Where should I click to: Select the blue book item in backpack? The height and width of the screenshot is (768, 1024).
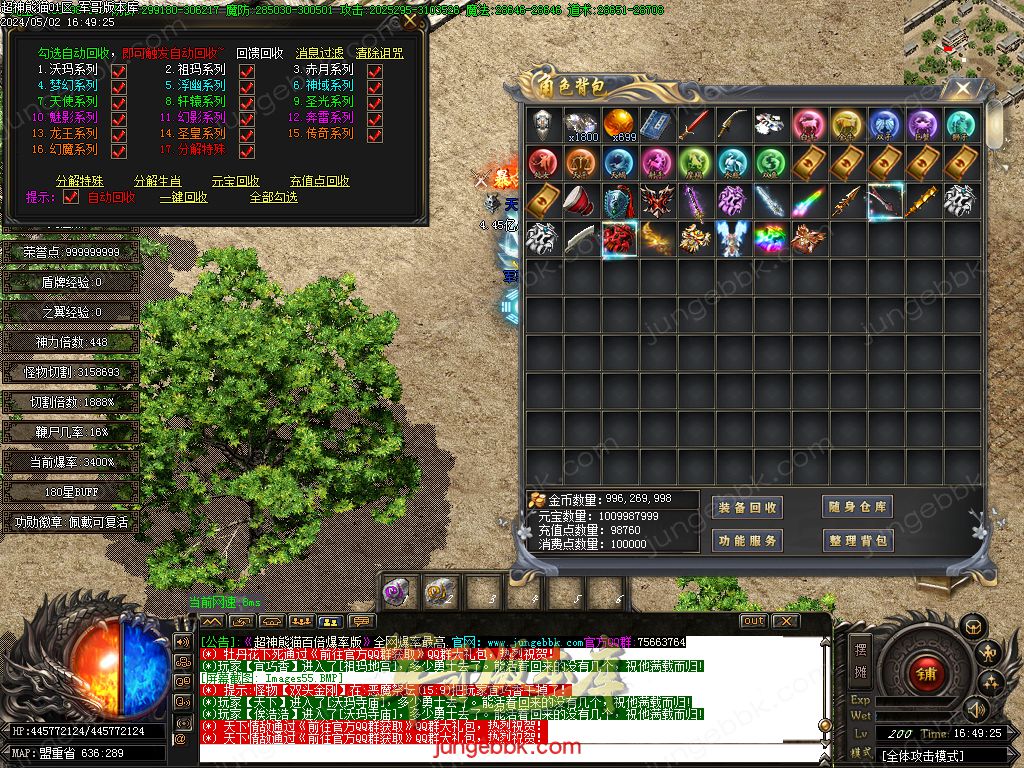click(655, 125)
